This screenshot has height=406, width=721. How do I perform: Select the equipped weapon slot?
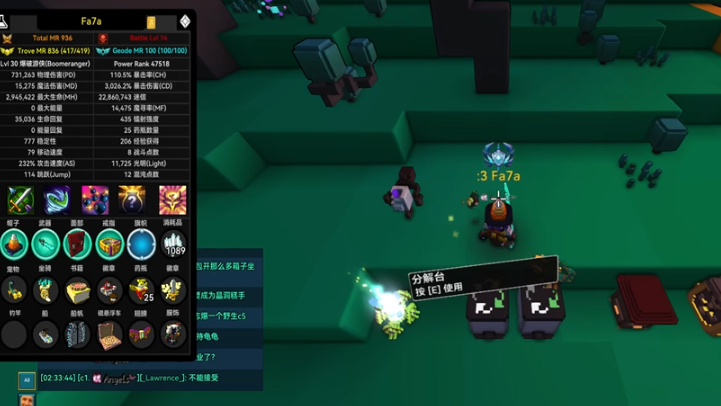click(46, 244)
